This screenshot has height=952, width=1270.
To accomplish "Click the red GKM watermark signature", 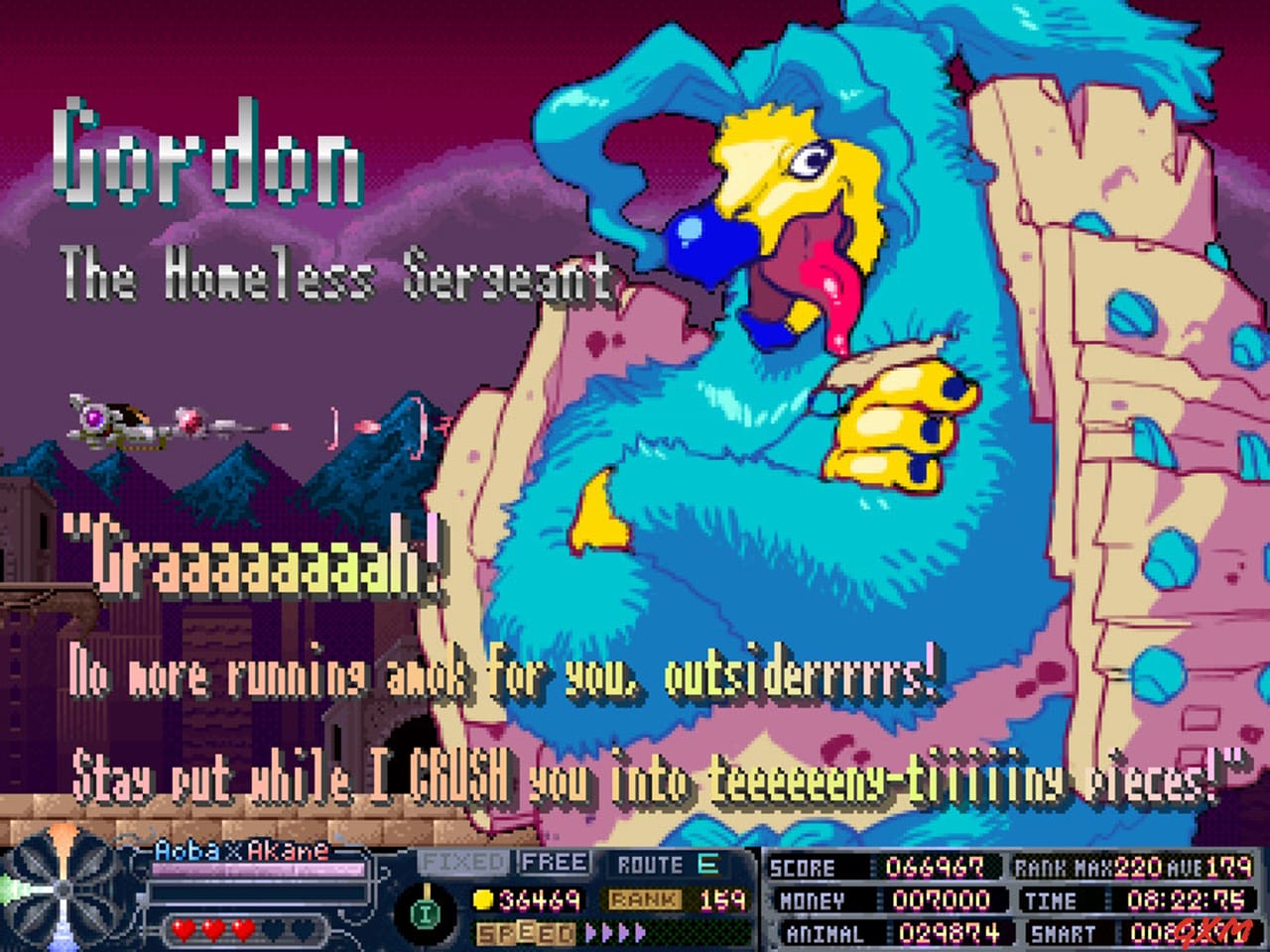I will pos(1212,930).
